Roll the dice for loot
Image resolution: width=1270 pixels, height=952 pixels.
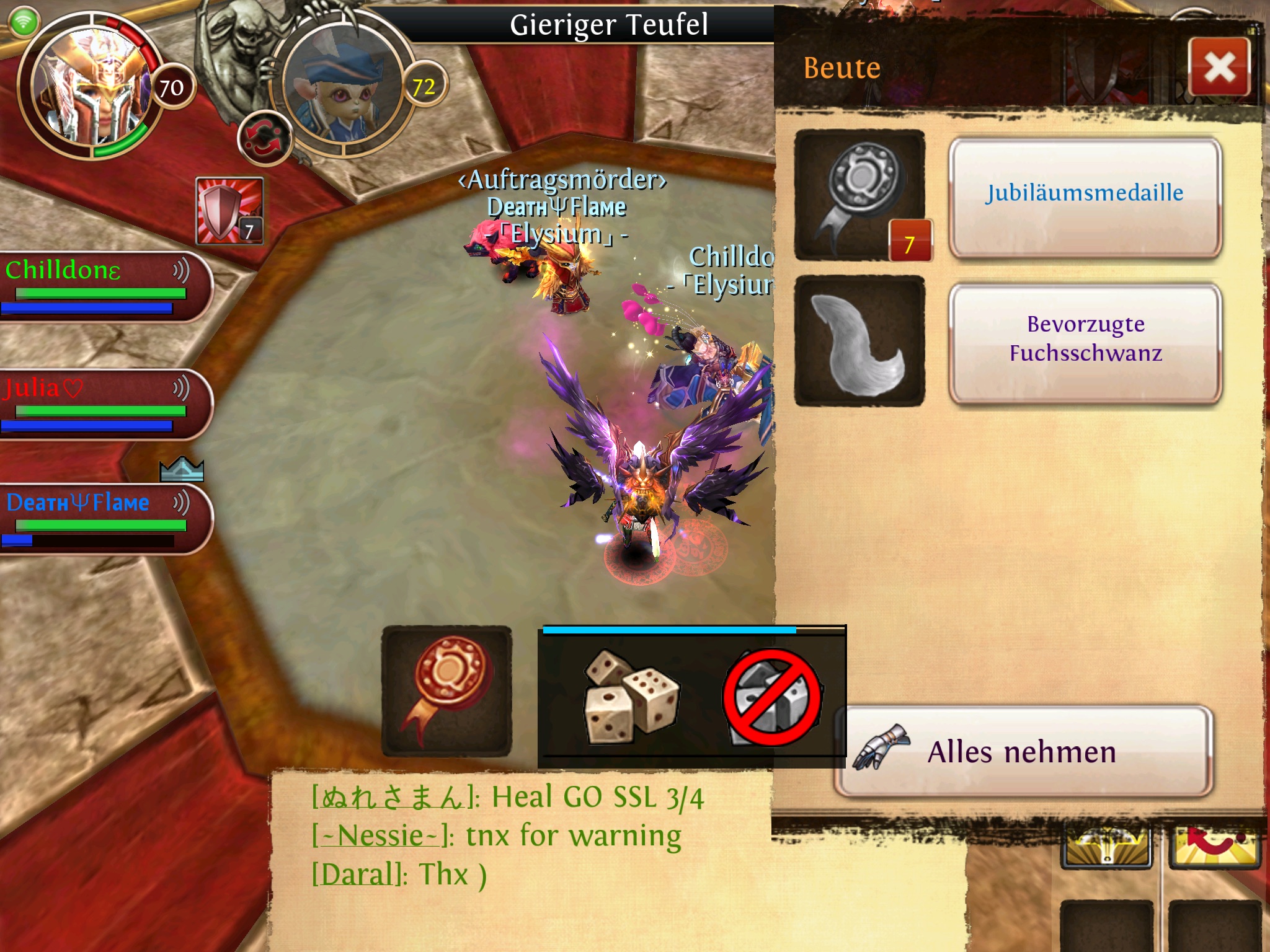click(631, 697)
